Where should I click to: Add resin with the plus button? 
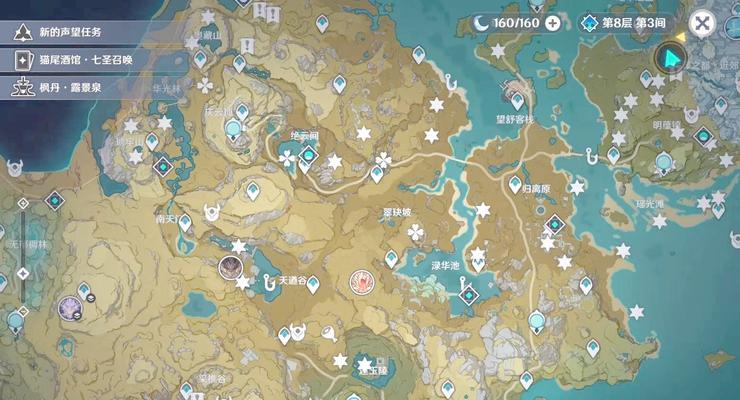point(552,23)
